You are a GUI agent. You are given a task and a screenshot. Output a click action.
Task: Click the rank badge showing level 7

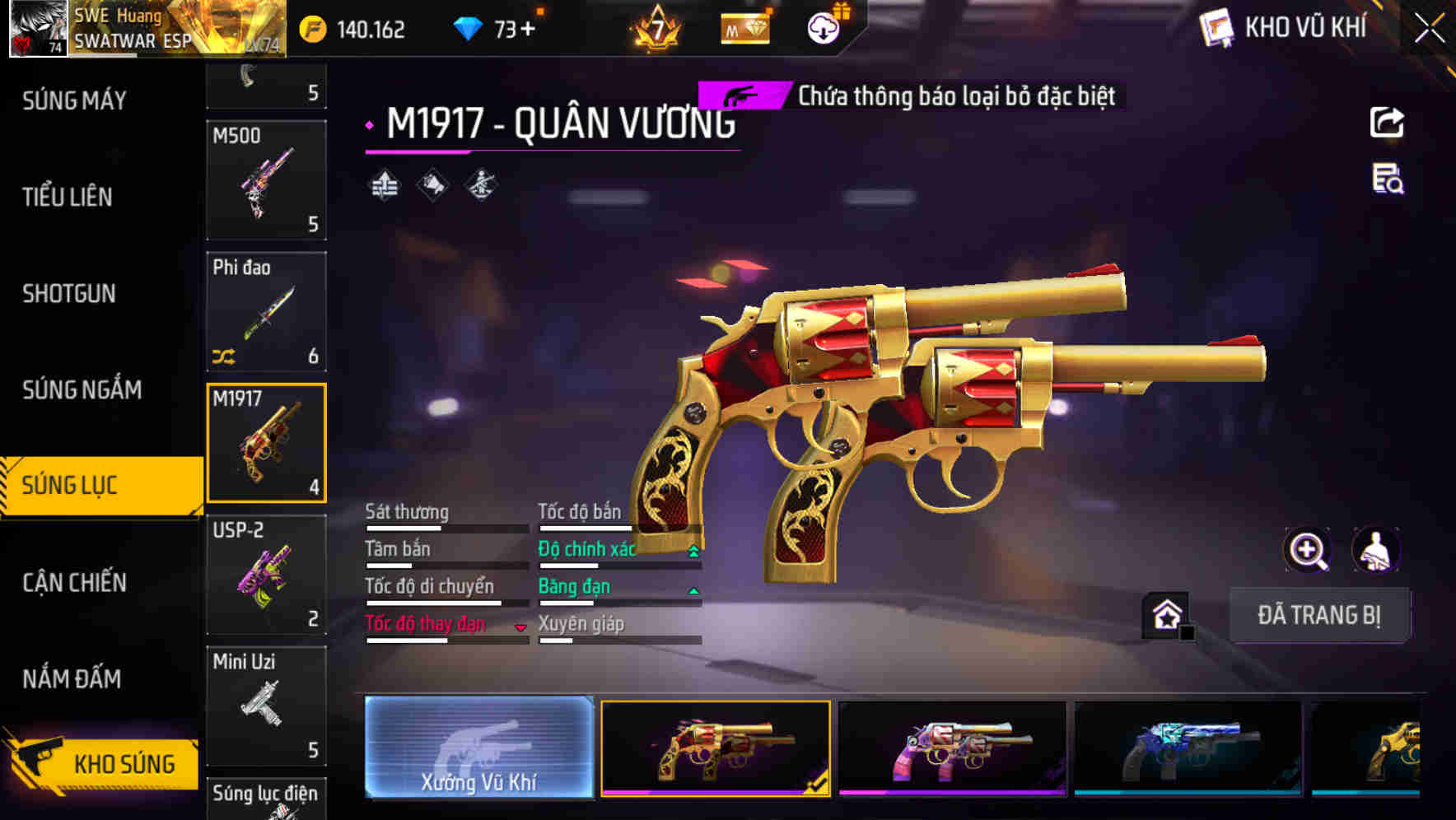click(656, 28)
